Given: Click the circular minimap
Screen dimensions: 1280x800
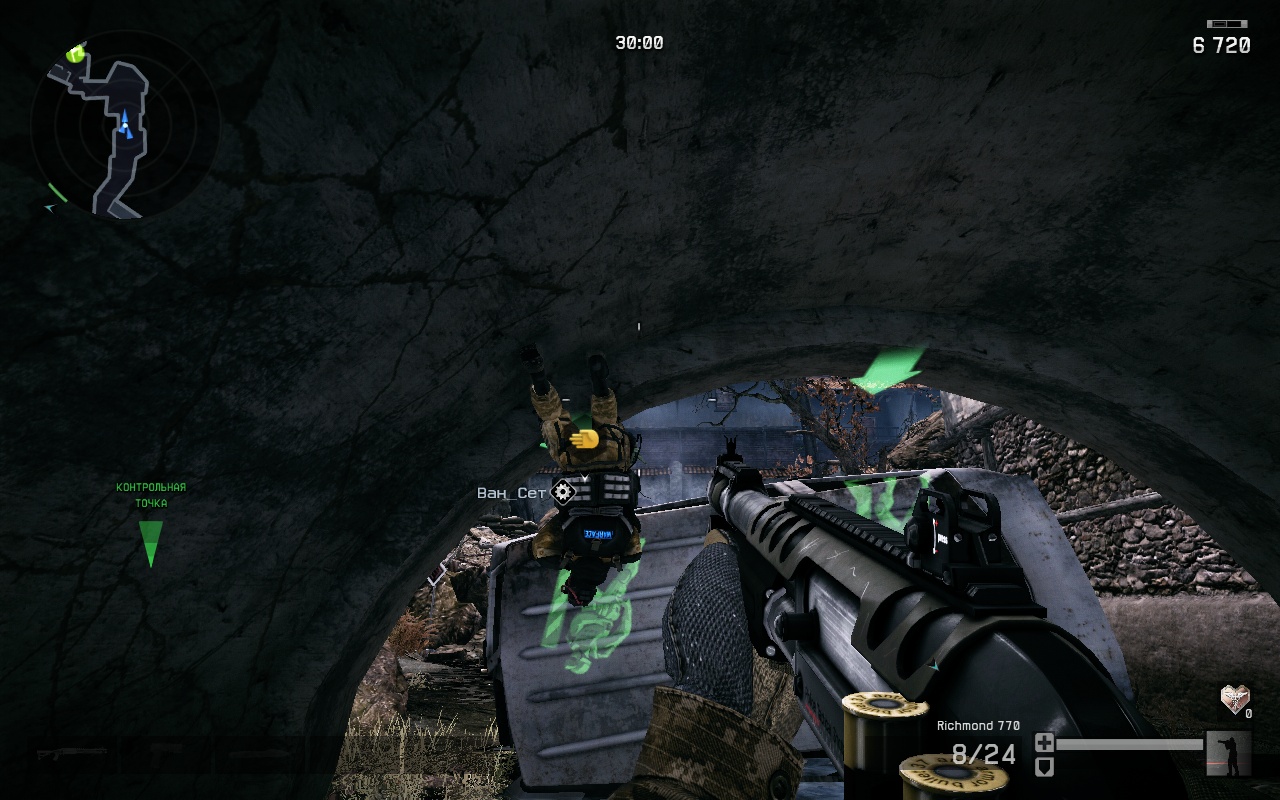Looking at the screenshot, I should click(124, 125).
